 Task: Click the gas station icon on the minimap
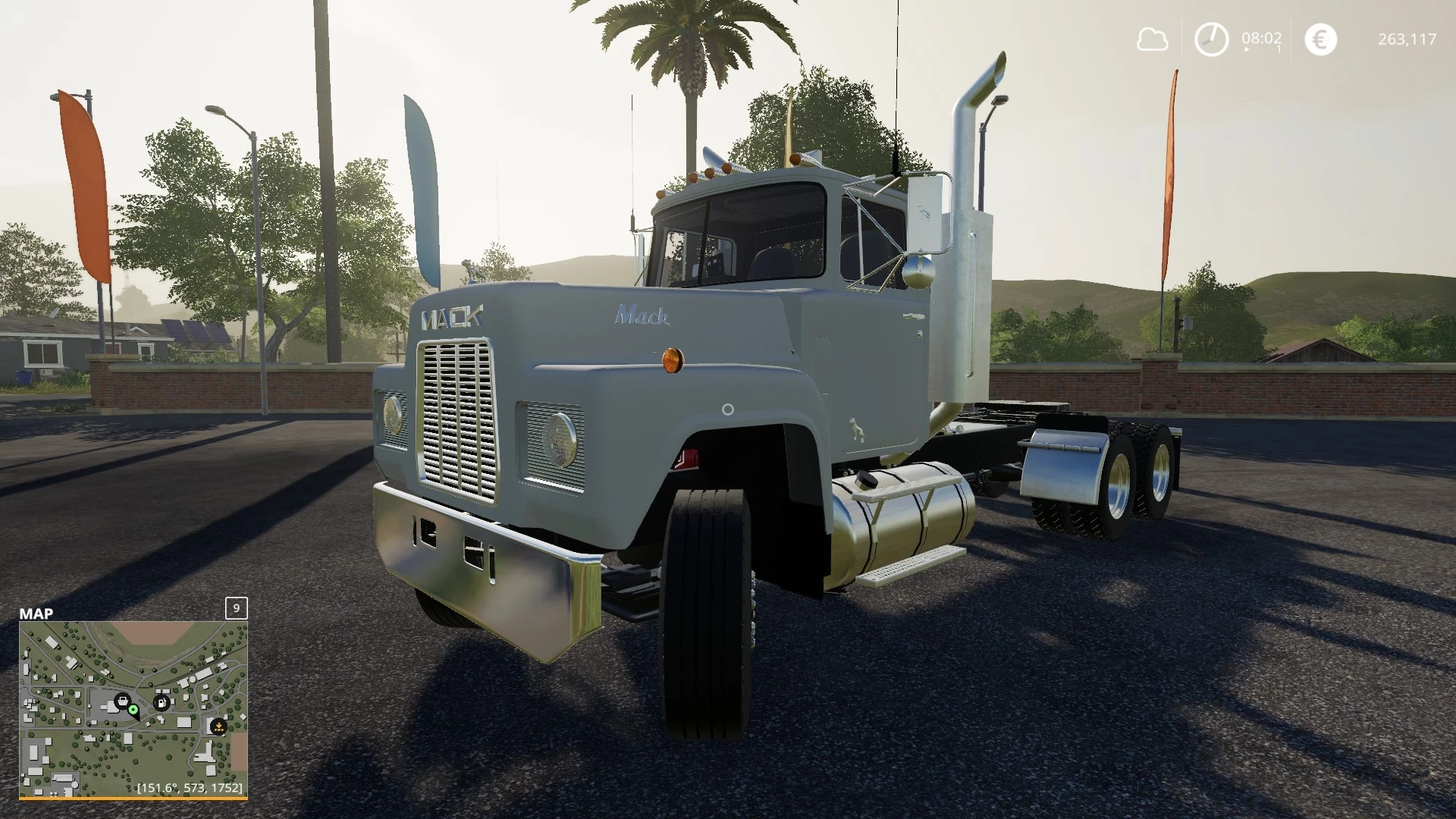click(x=162, y=702)
